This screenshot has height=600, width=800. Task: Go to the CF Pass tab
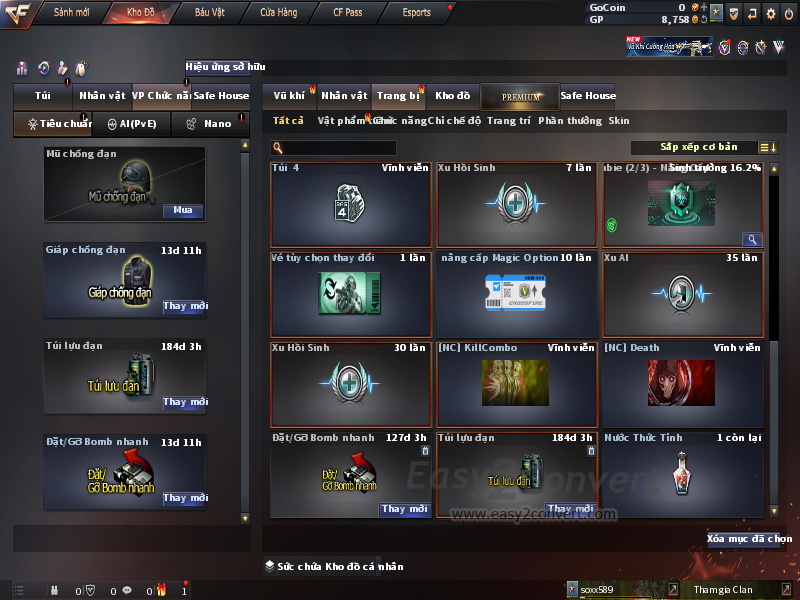click(x=348, y=13)
